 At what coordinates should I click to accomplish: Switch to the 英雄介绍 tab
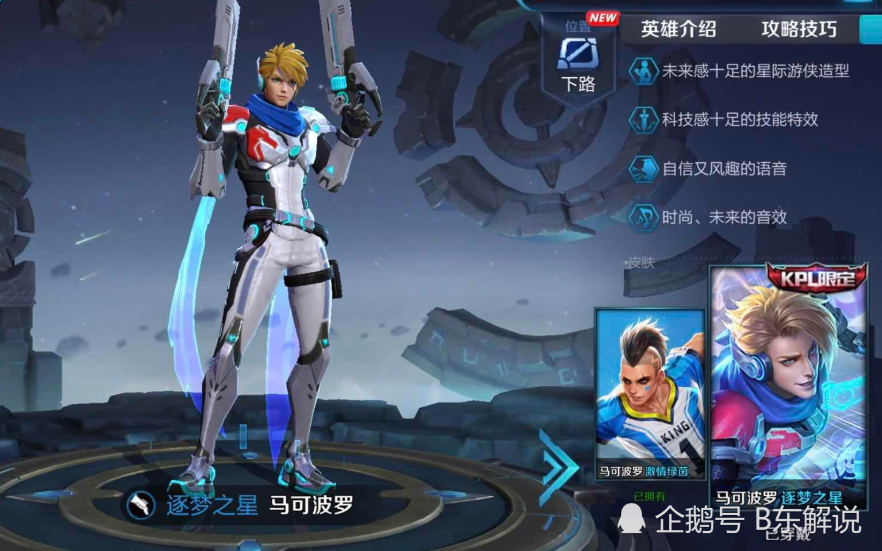click(x=678, y=28)
